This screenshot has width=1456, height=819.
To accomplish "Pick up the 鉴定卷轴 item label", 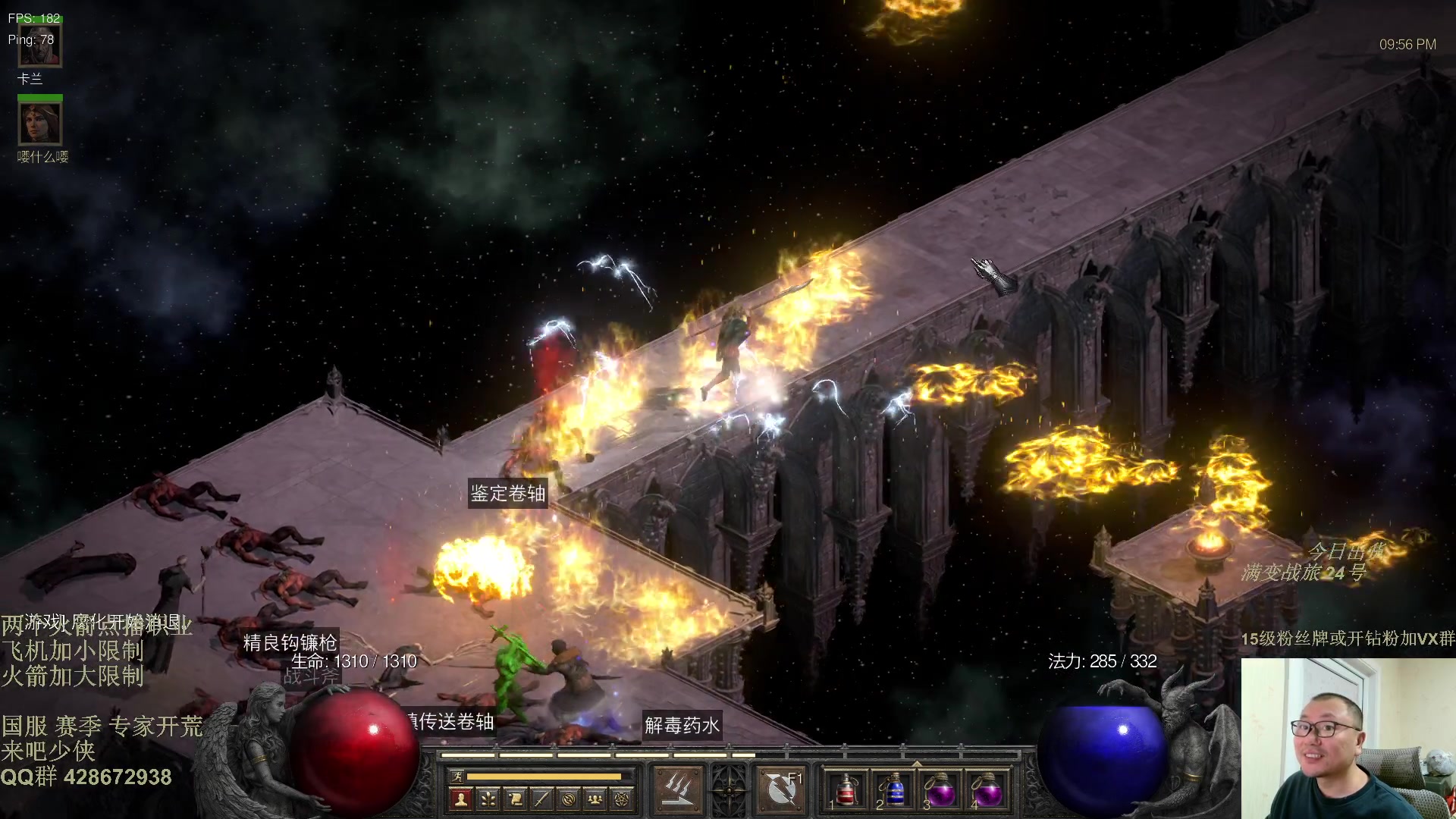I will coord(507,494).
